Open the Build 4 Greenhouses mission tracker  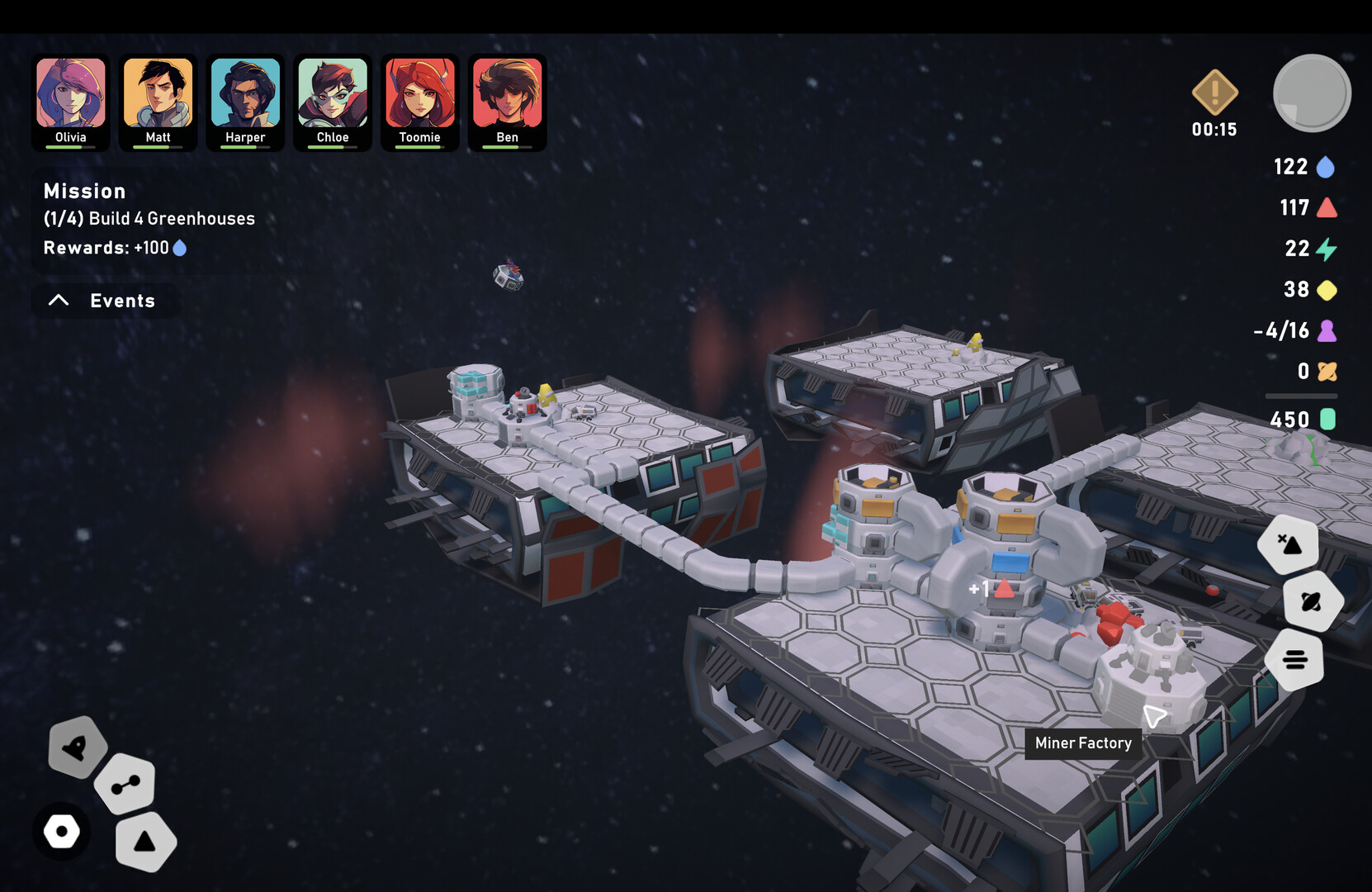pyautogui.click(x=149, y=219)
